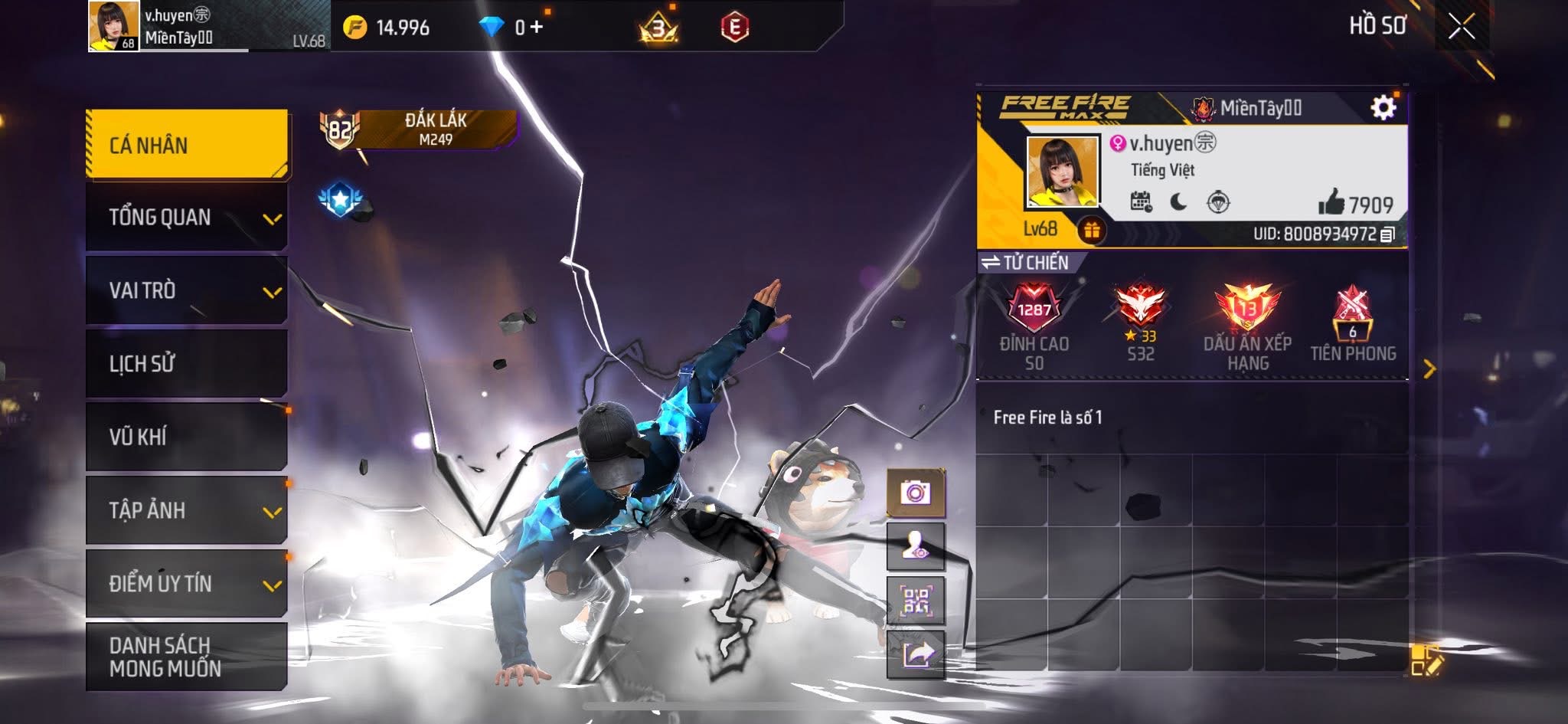Expand the TẬP ẢNH album section
The height and width of the screenshot is (724, 1568).
coord(187,510)
